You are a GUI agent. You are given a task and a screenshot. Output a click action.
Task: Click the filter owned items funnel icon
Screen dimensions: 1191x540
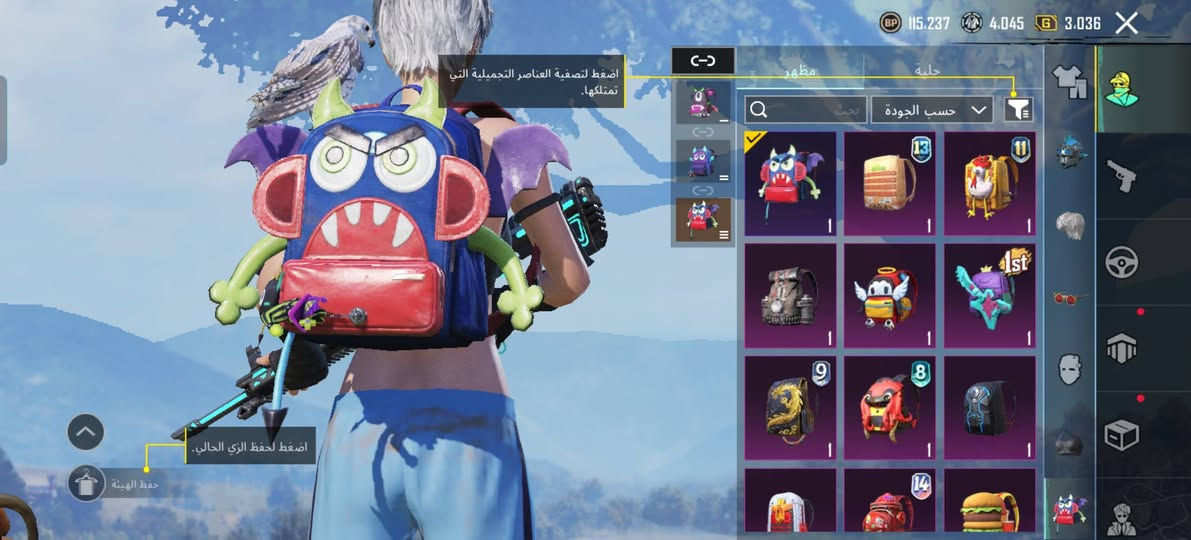pyautogui.click(x=1018, y=110)
